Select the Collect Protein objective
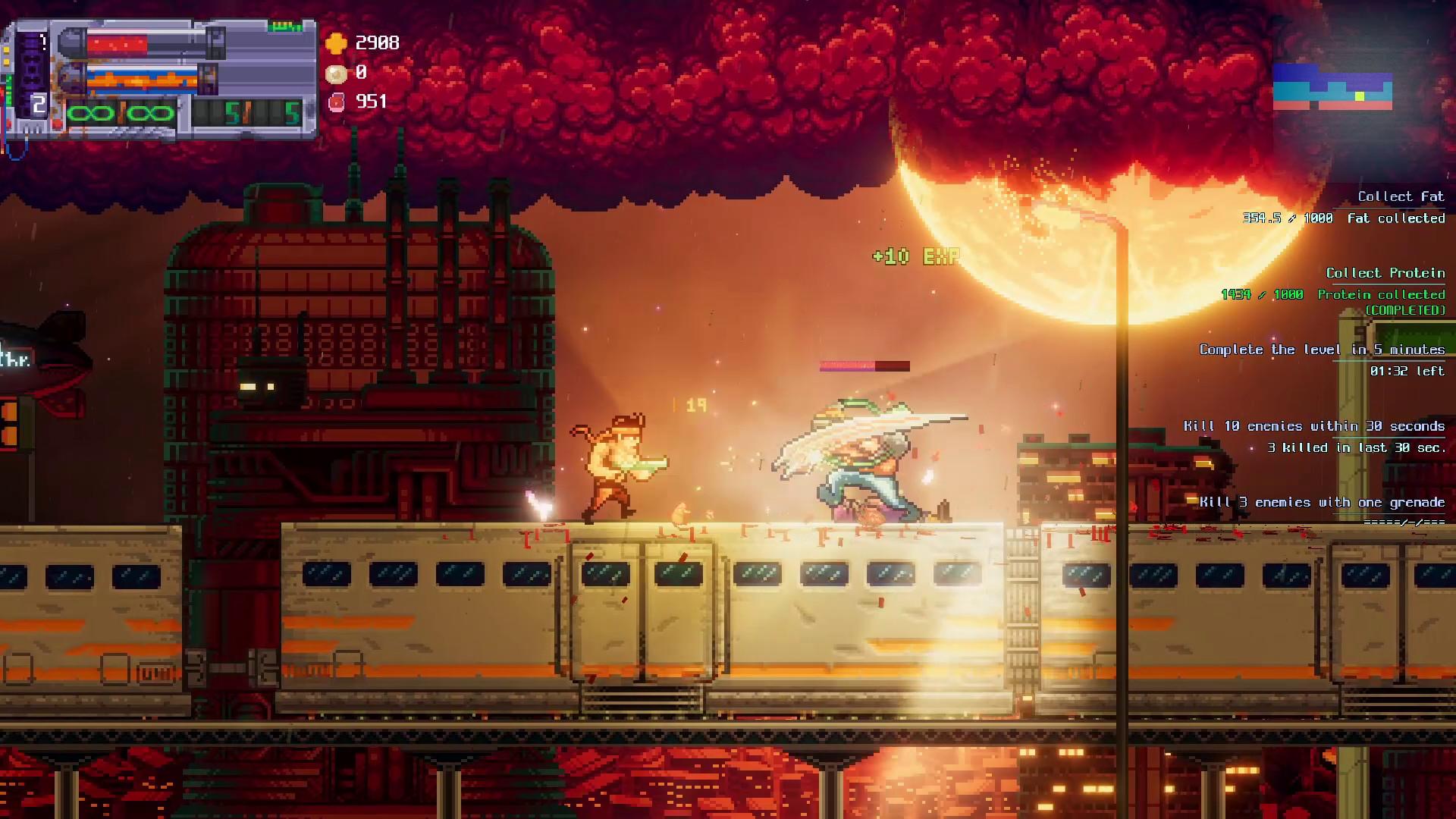Viewport: 1456px width, 819px height. [x=1385, y=273]
